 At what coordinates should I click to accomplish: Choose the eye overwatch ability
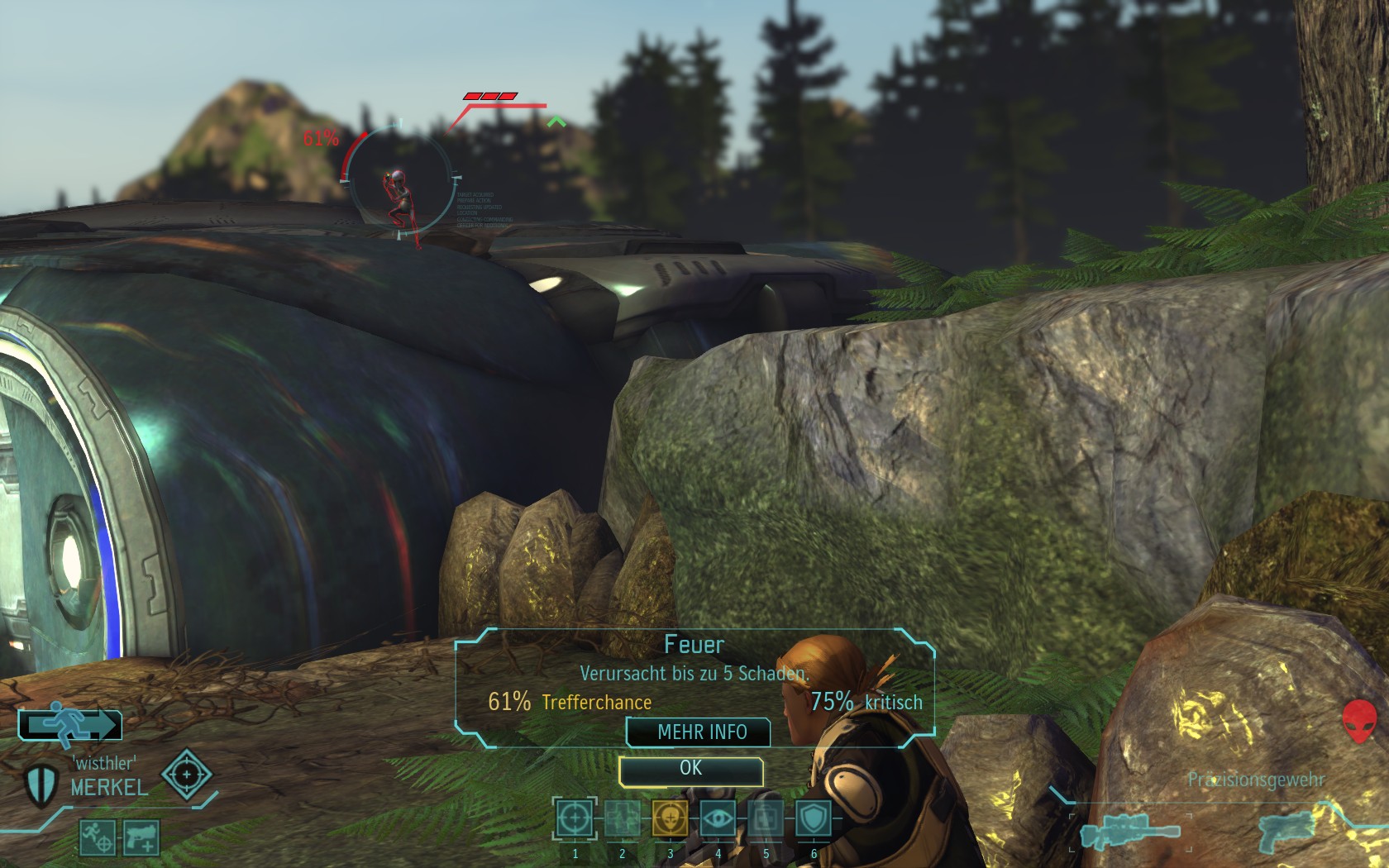point(718,819)
